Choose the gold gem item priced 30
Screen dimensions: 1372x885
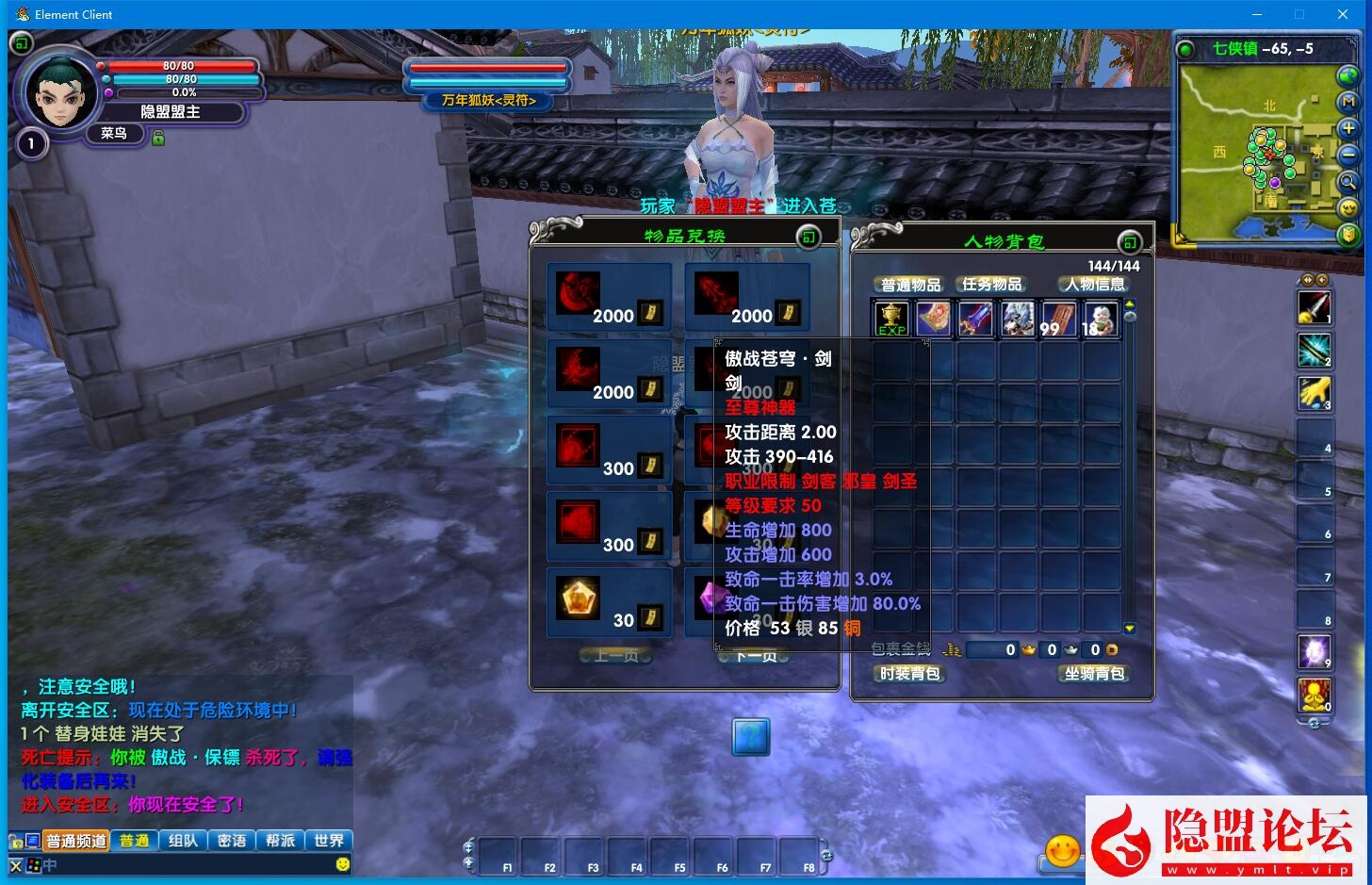click(580, 599)
